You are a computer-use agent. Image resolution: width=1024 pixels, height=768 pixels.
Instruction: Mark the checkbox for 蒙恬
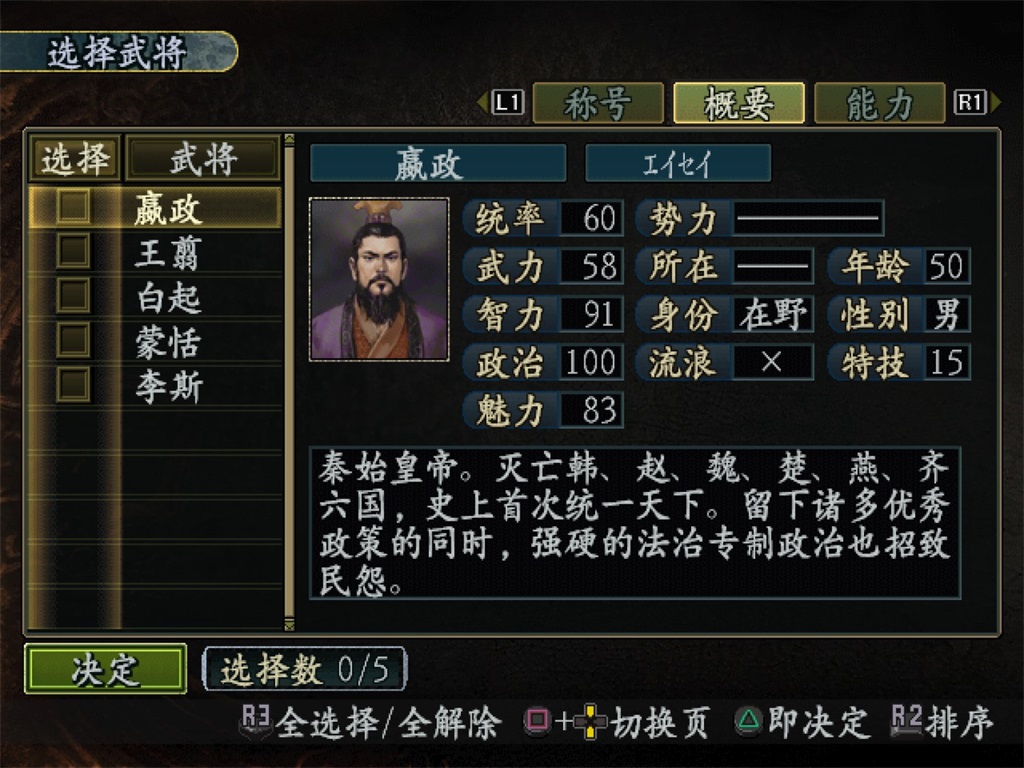[x=73, y=340]
